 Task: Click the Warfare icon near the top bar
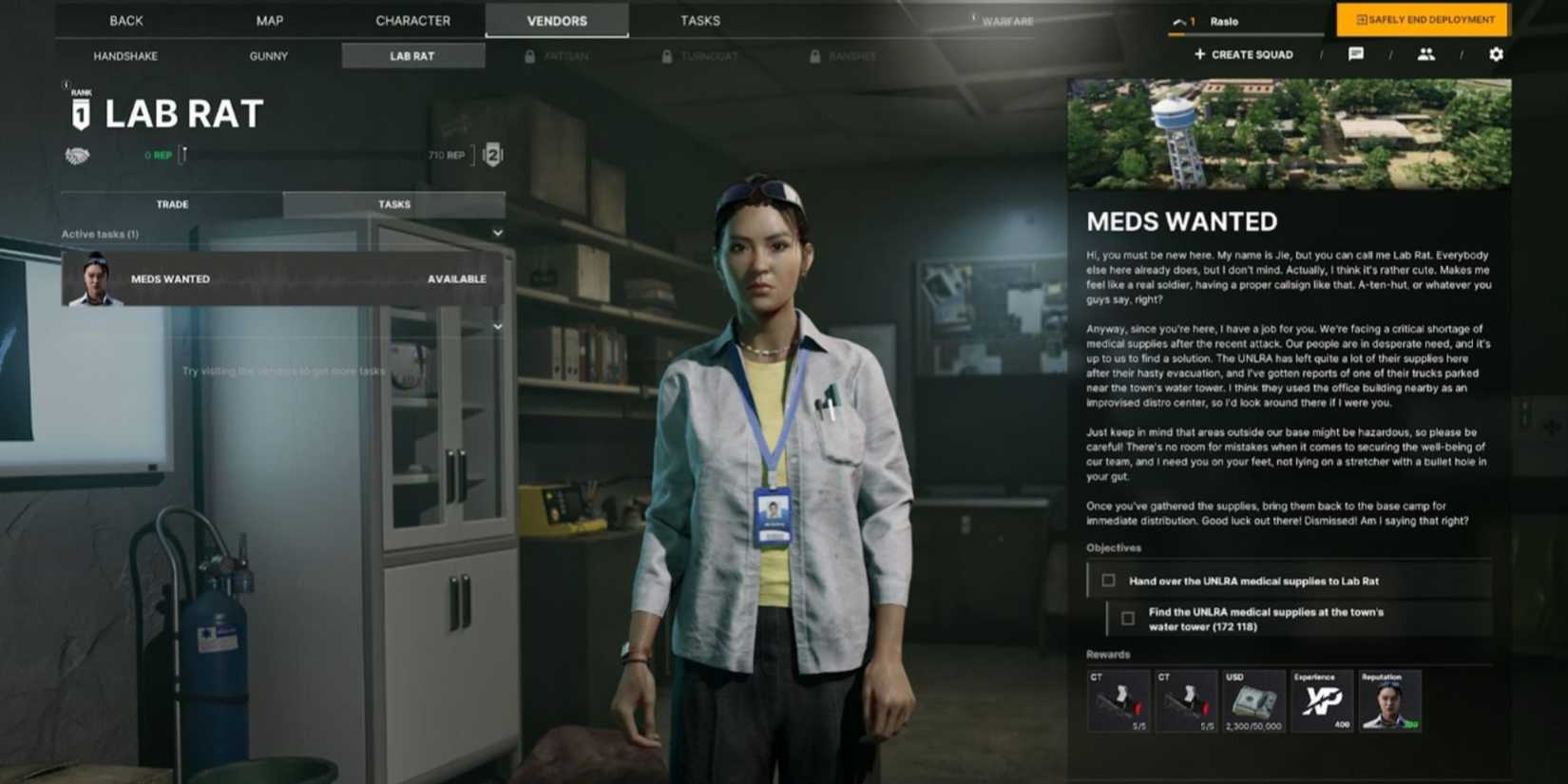pyautogui.click(x=973, y=17)
